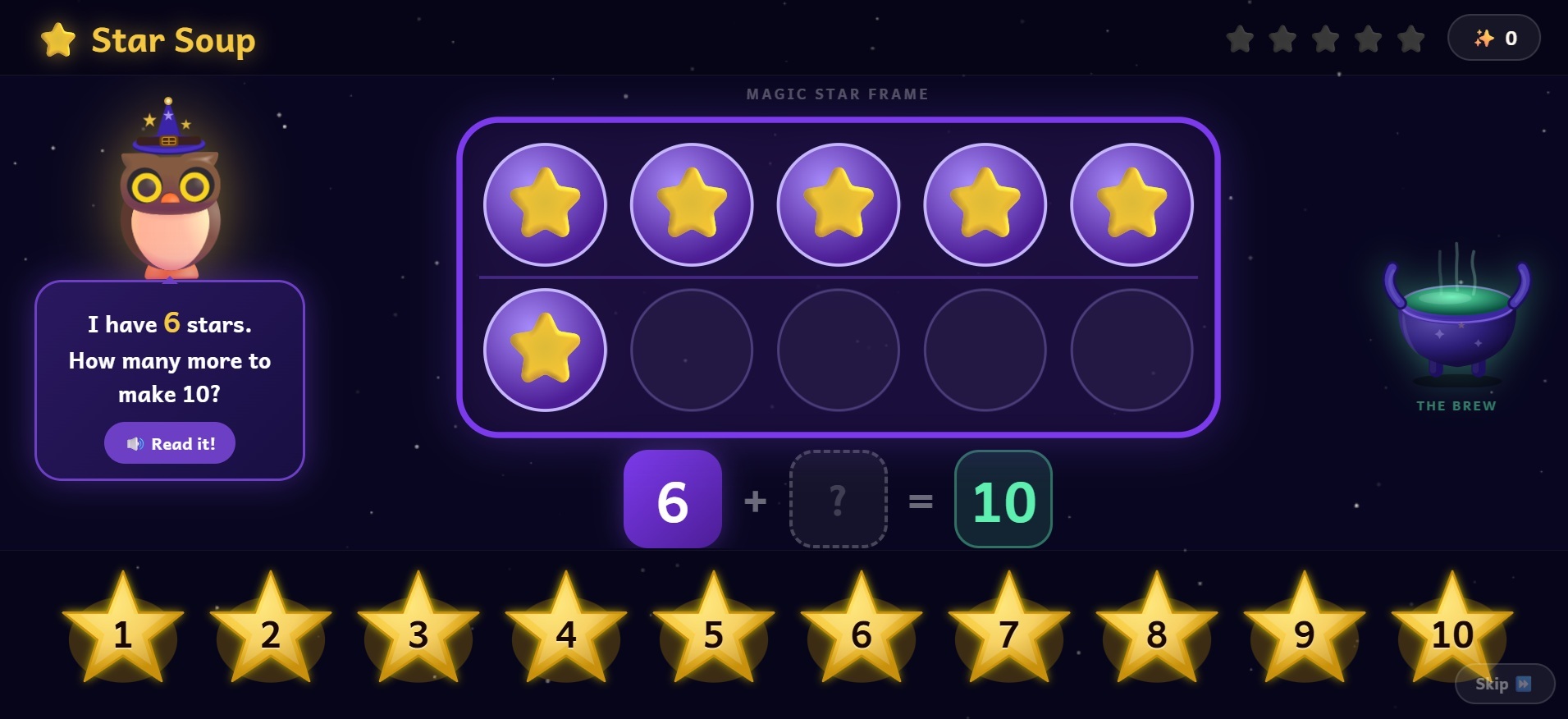
Task: Click the first grey rating star
Action: click(1241, 38)
